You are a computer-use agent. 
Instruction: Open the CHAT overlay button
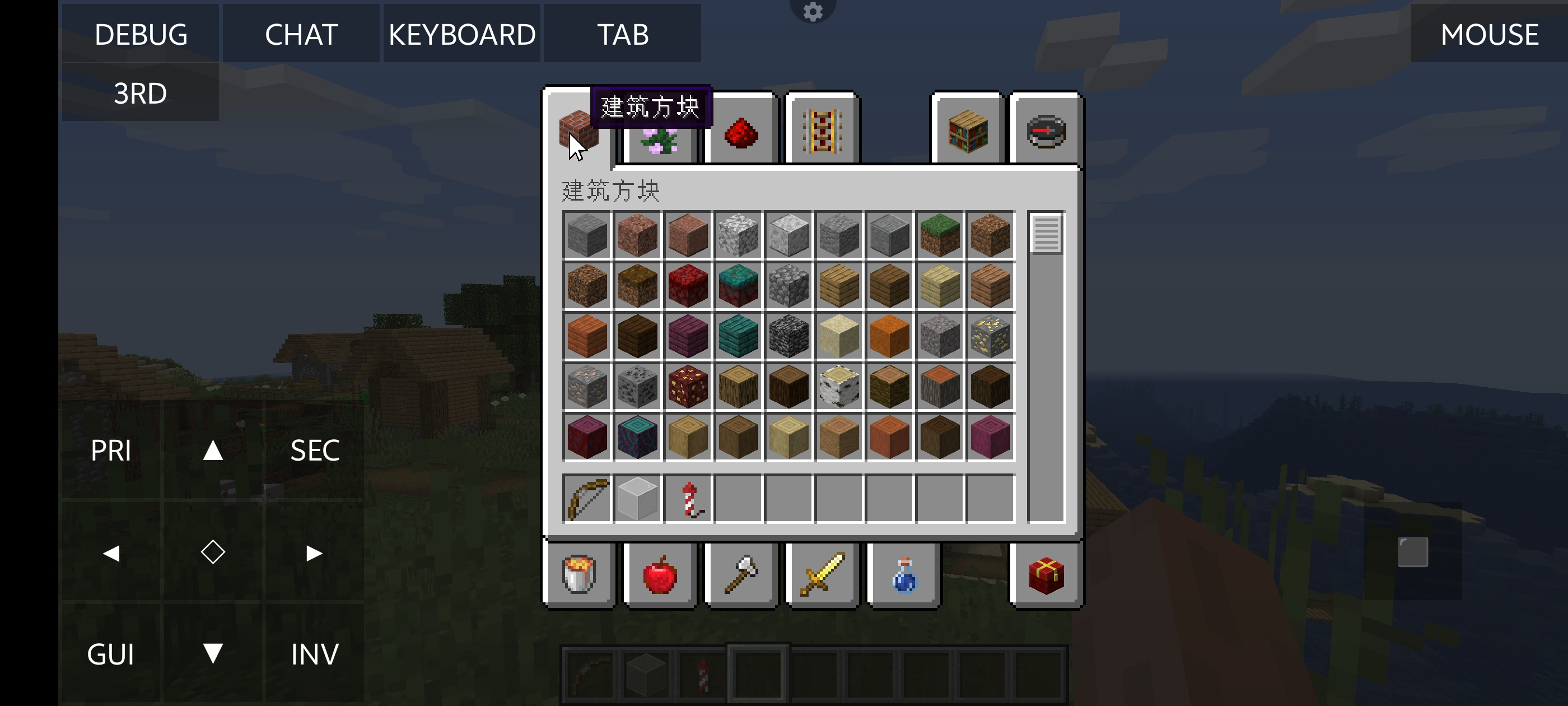click(301, 34)
